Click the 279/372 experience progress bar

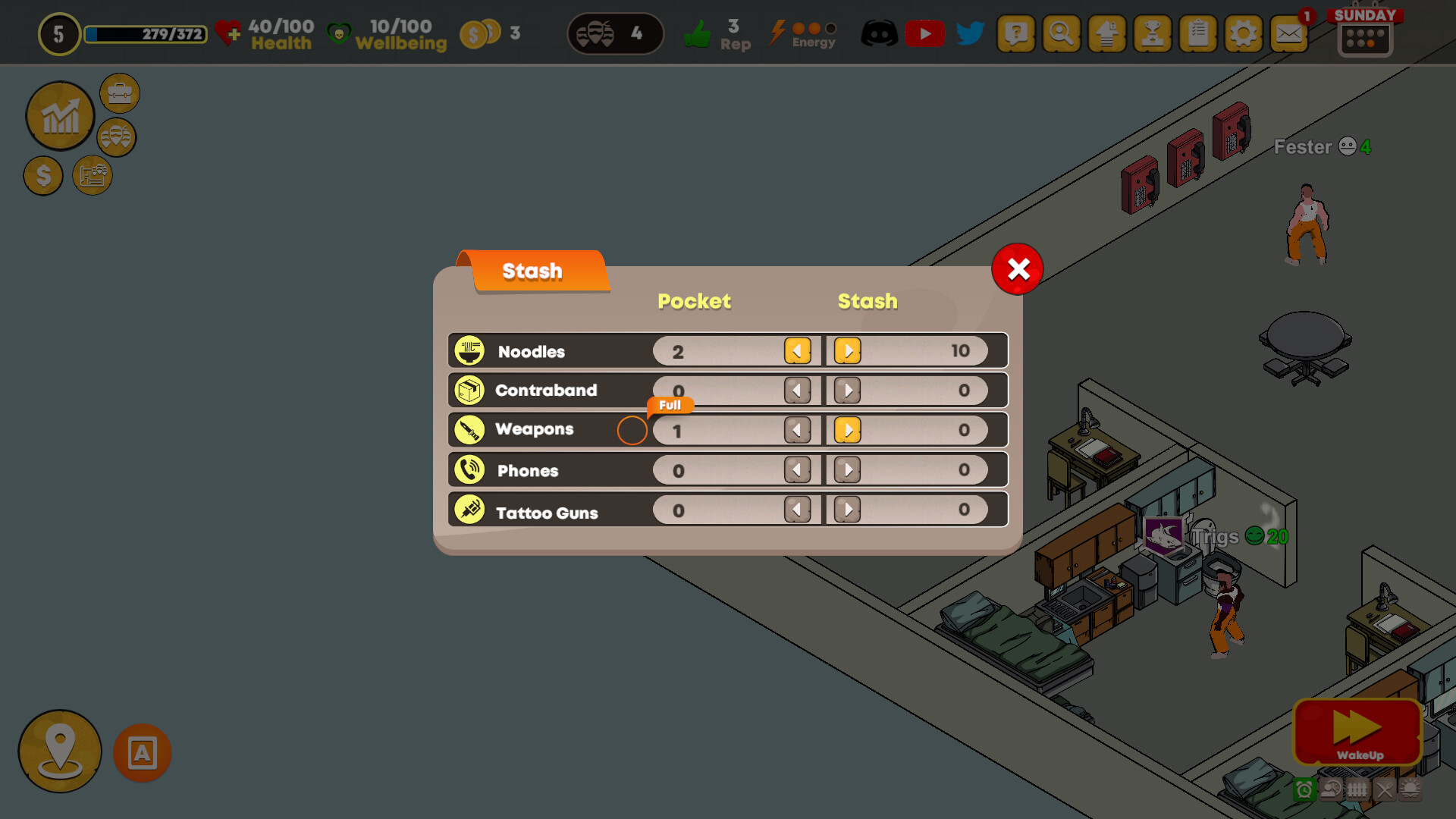click(x=146, y=35)
